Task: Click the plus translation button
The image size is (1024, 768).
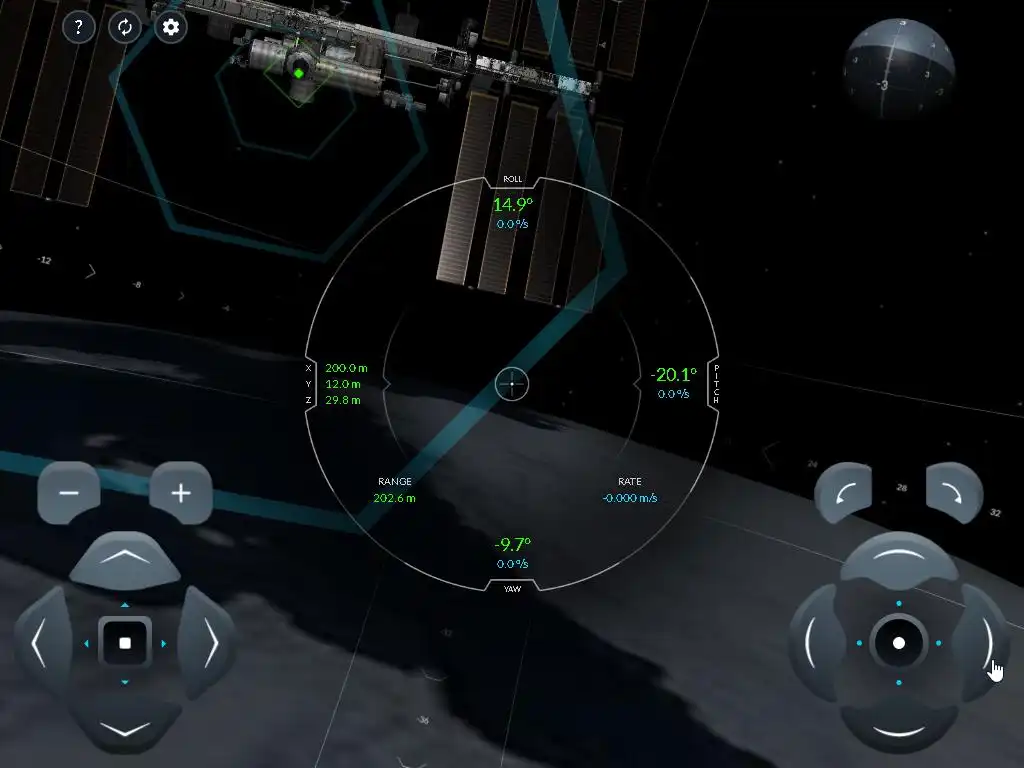Action: 181,493
